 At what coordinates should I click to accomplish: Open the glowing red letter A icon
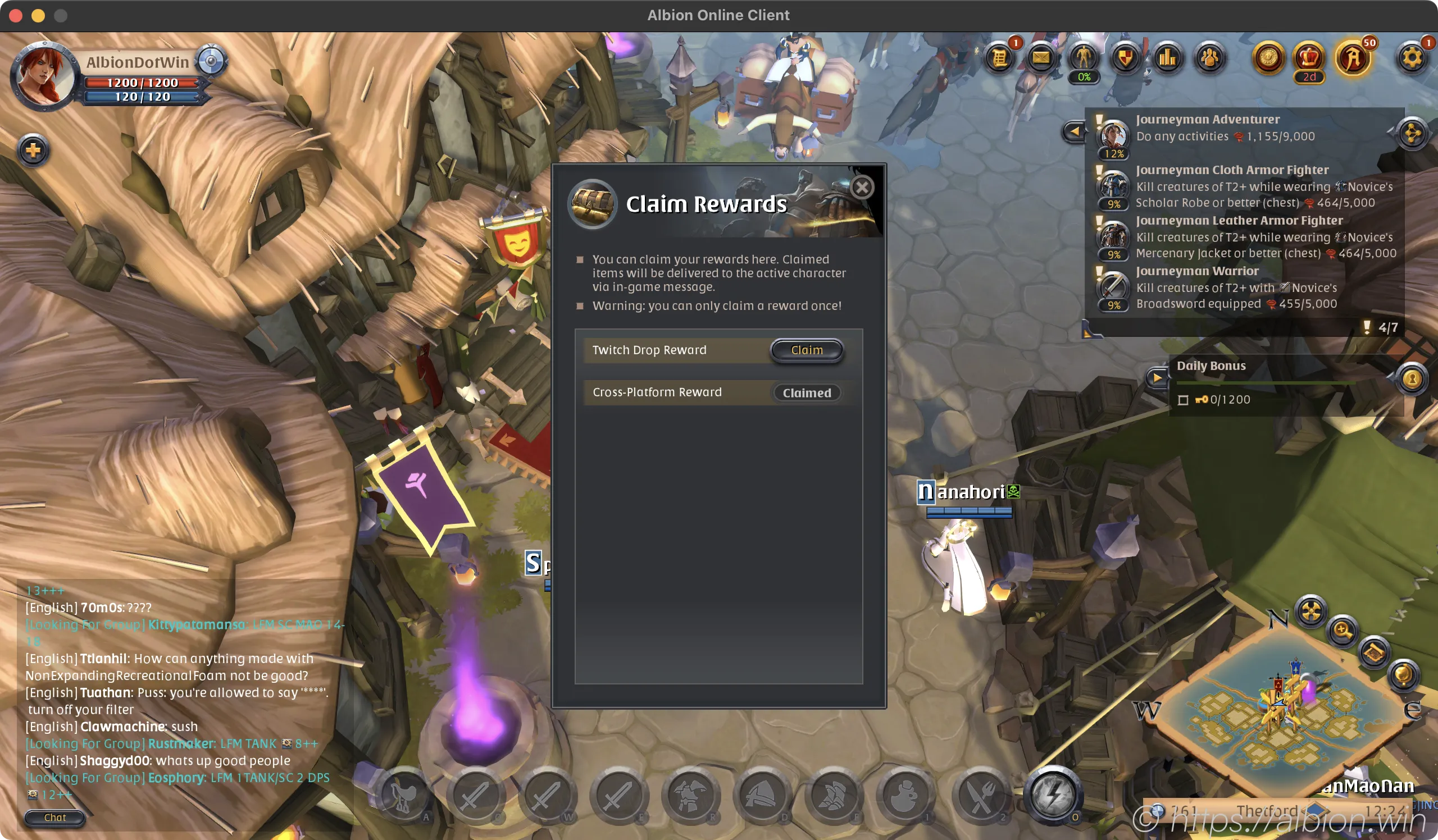(1352, 59)
